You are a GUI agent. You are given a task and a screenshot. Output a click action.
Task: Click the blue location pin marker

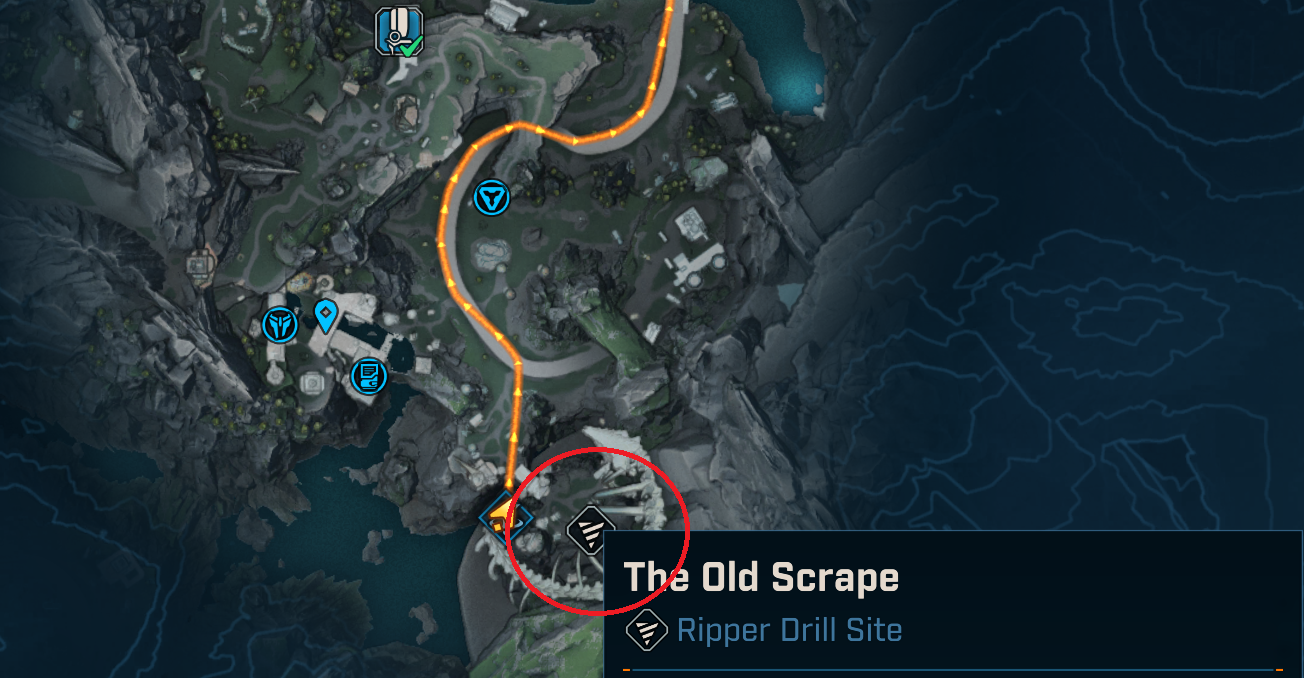tap(325, 315)
